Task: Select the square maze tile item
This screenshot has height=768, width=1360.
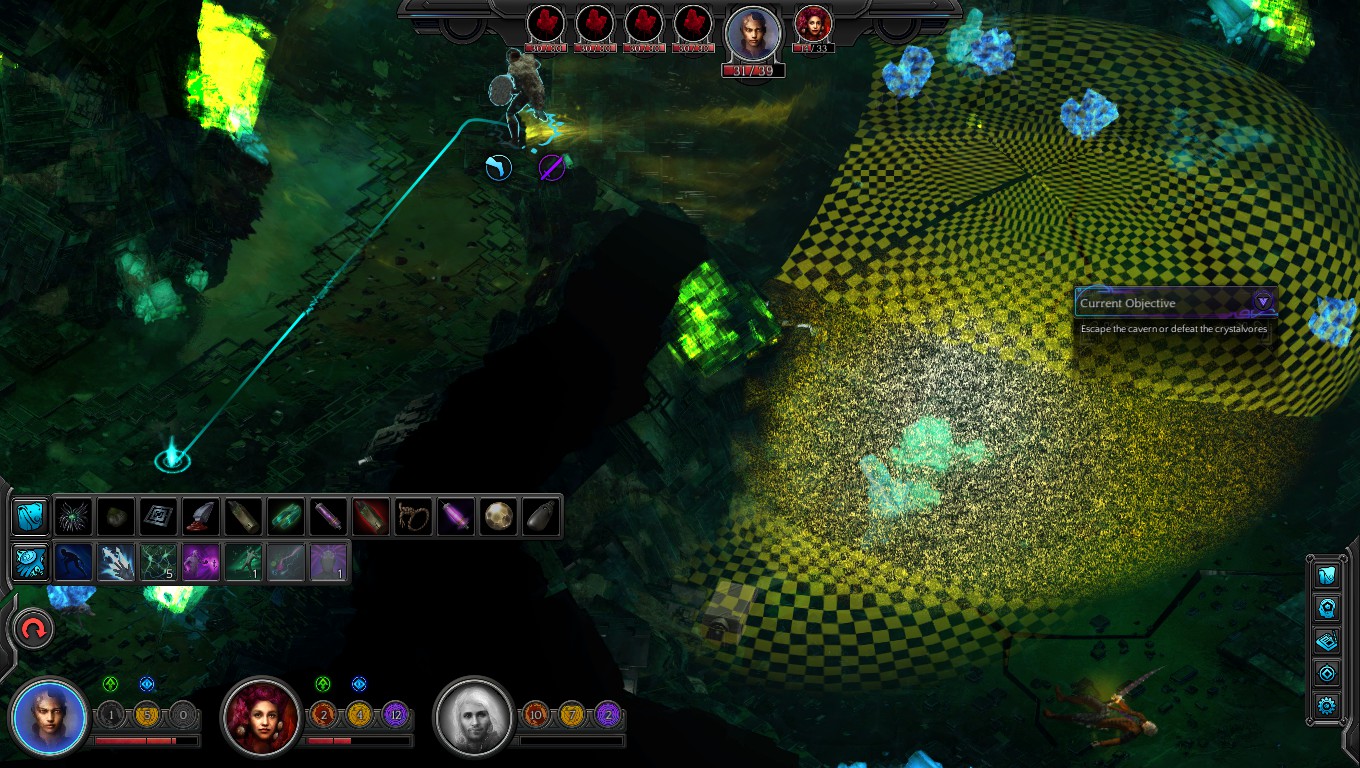Action: pyautogui.click(x=158, y=516)
